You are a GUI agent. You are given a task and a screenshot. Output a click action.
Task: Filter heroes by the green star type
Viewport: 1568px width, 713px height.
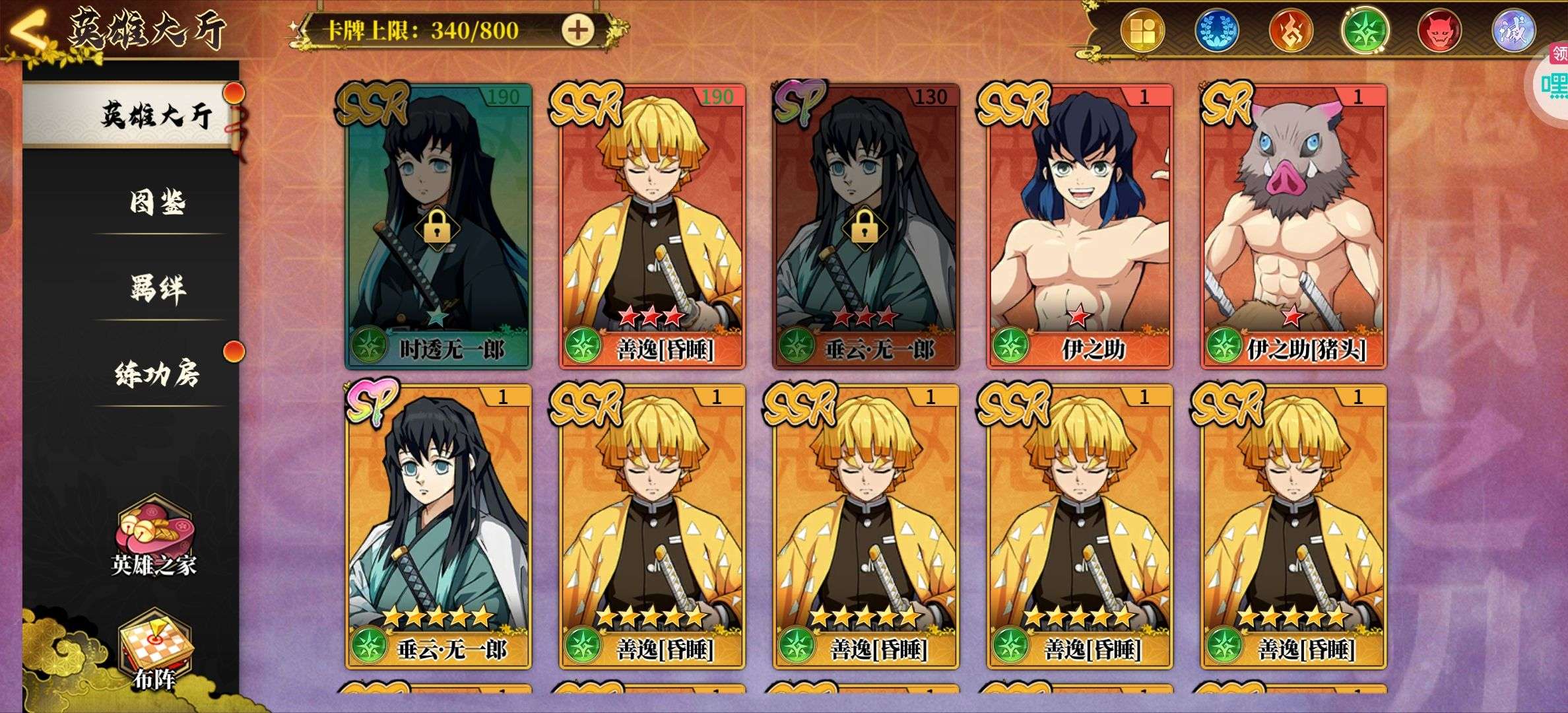click(1365, 31)
